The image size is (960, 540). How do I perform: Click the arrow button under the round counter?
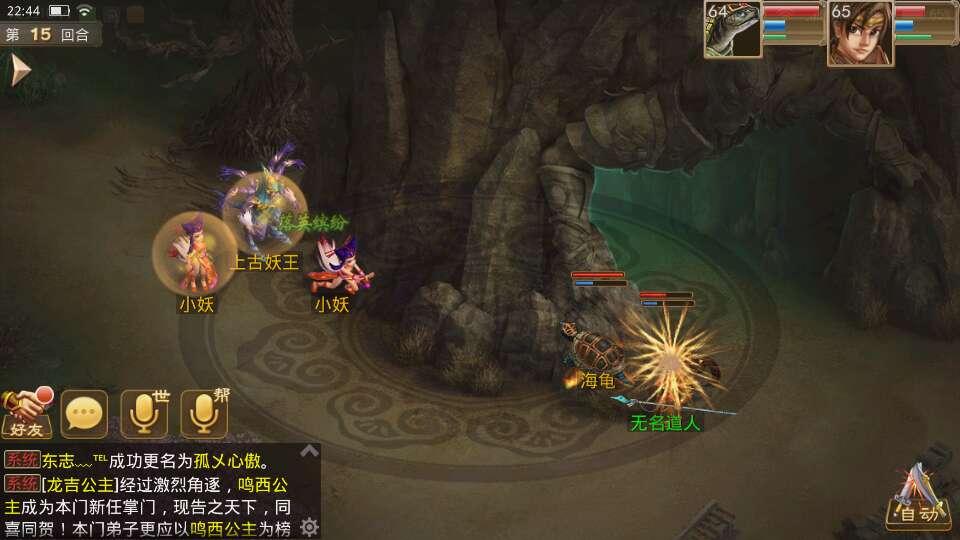click(x=20, y=70)
